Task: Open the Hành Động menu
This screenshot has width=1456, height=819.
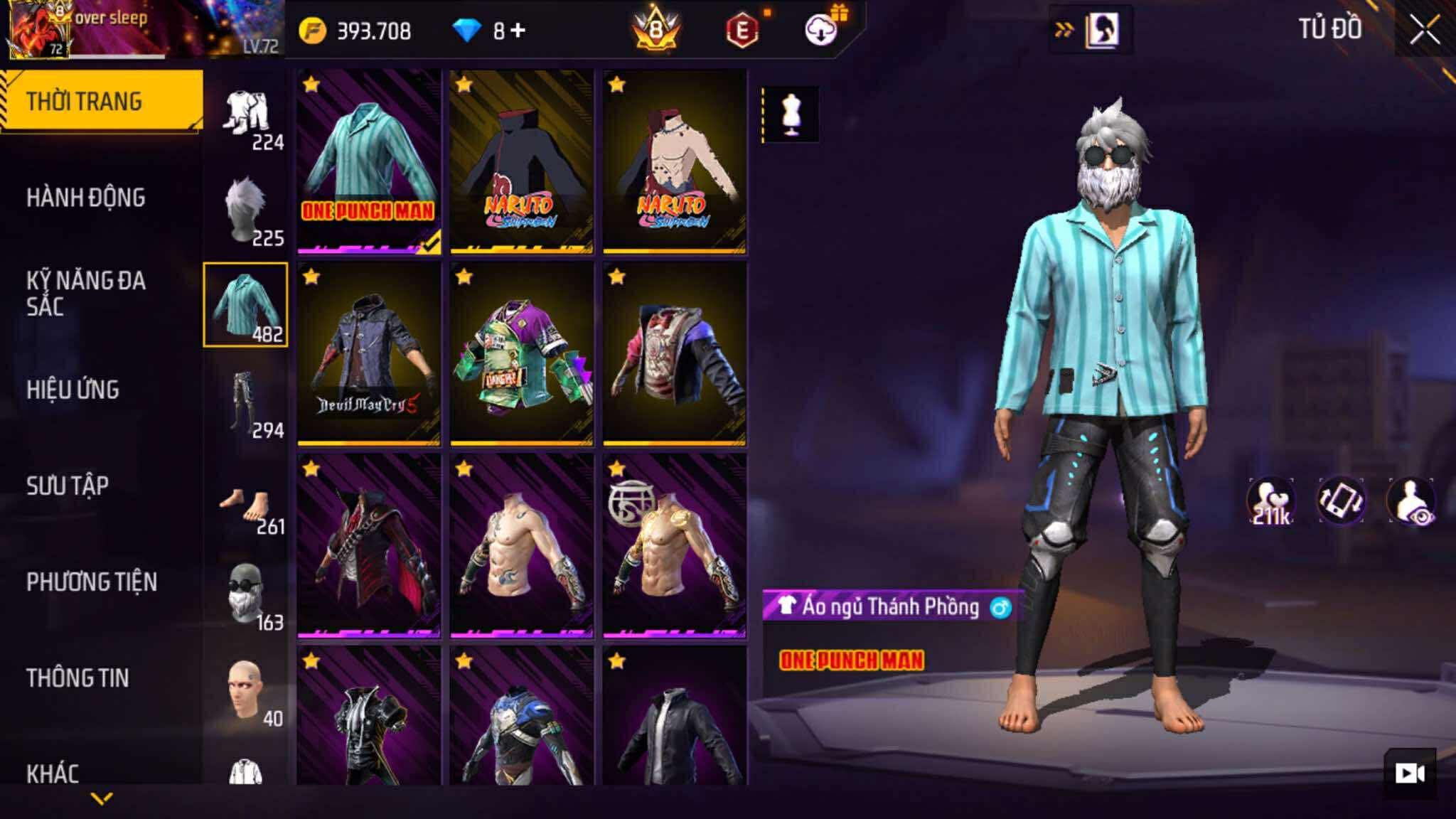Action: pyautogui.click(x=86, y=198)
